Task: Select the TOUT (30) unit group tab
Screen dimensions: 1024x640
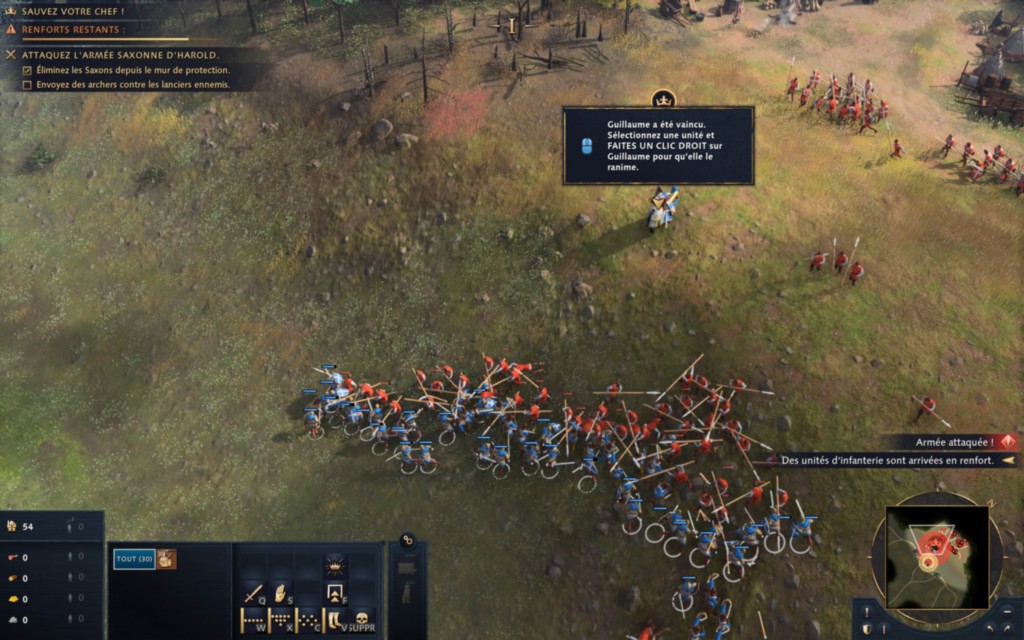Action: click(x=133, y=559)
